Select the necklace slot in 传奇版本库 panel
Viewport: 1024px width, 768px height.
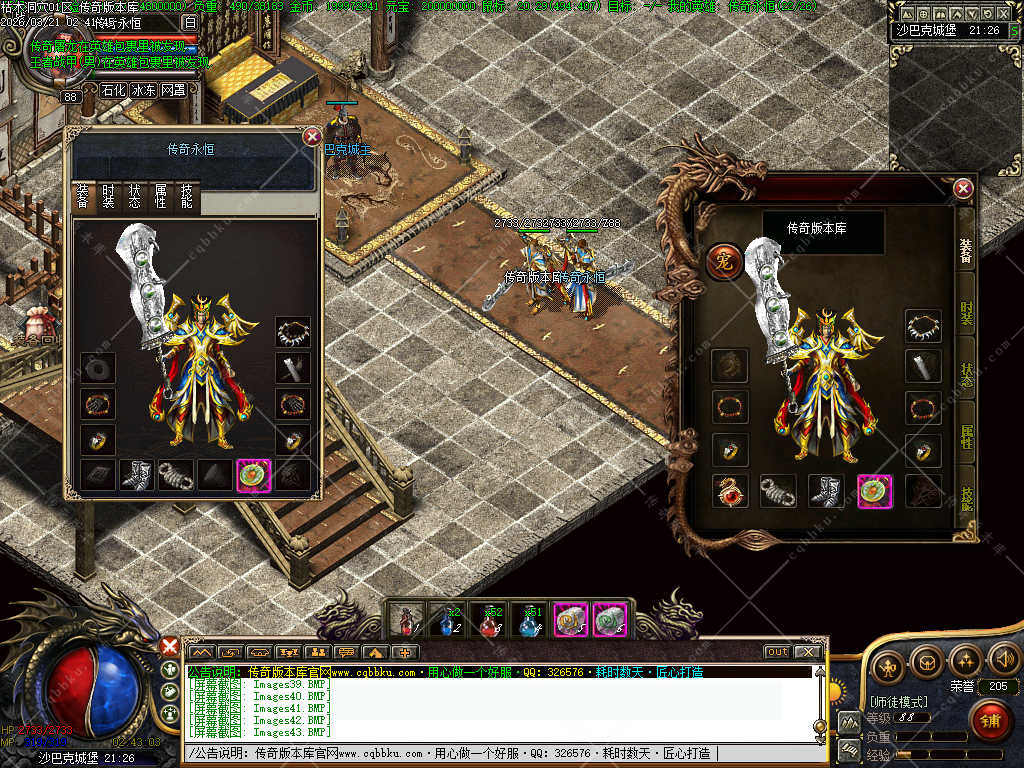(x=923, y=326)
